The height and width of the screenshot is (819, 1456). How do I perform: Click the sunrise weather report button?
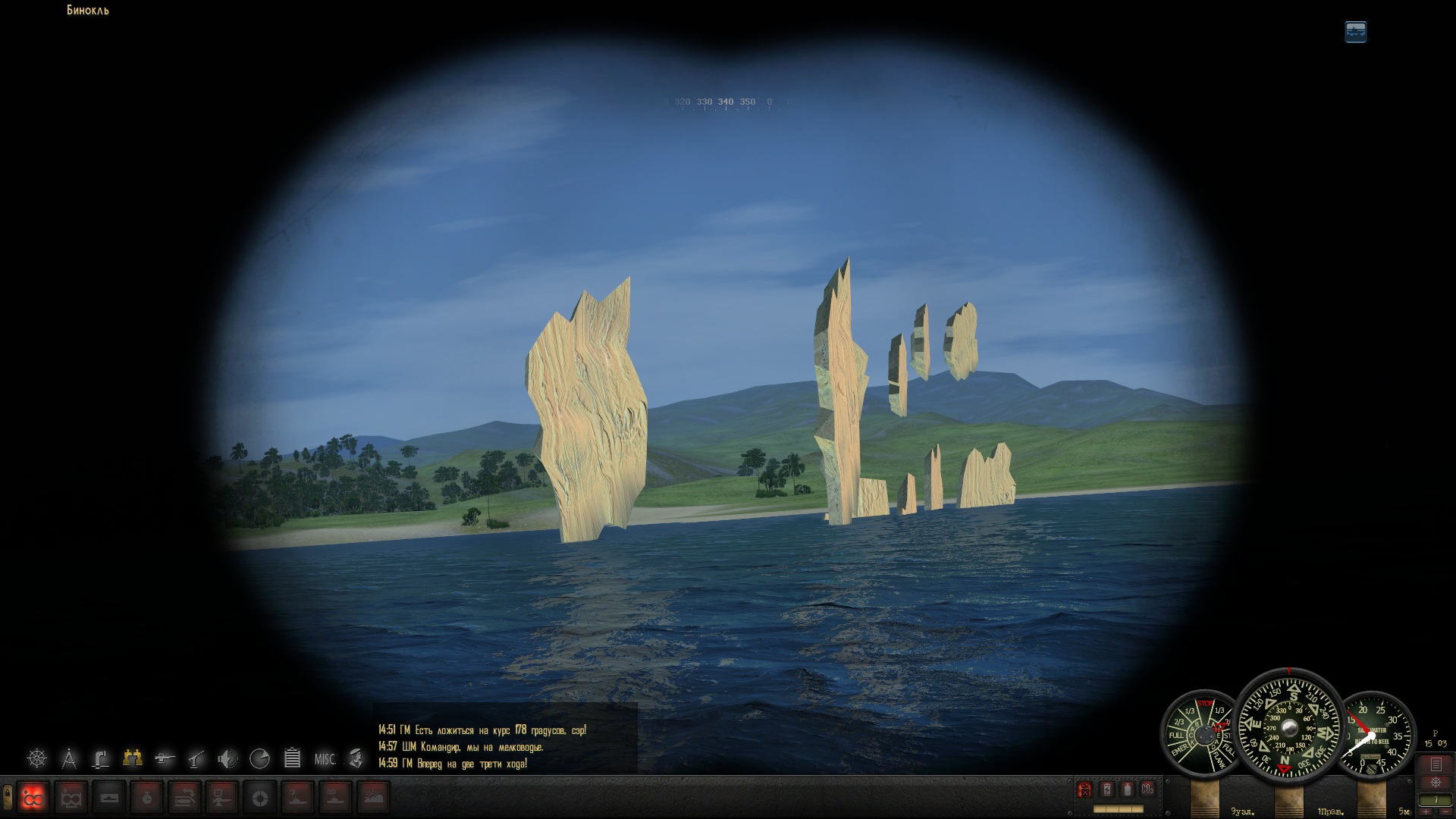(x=374, y=797)
